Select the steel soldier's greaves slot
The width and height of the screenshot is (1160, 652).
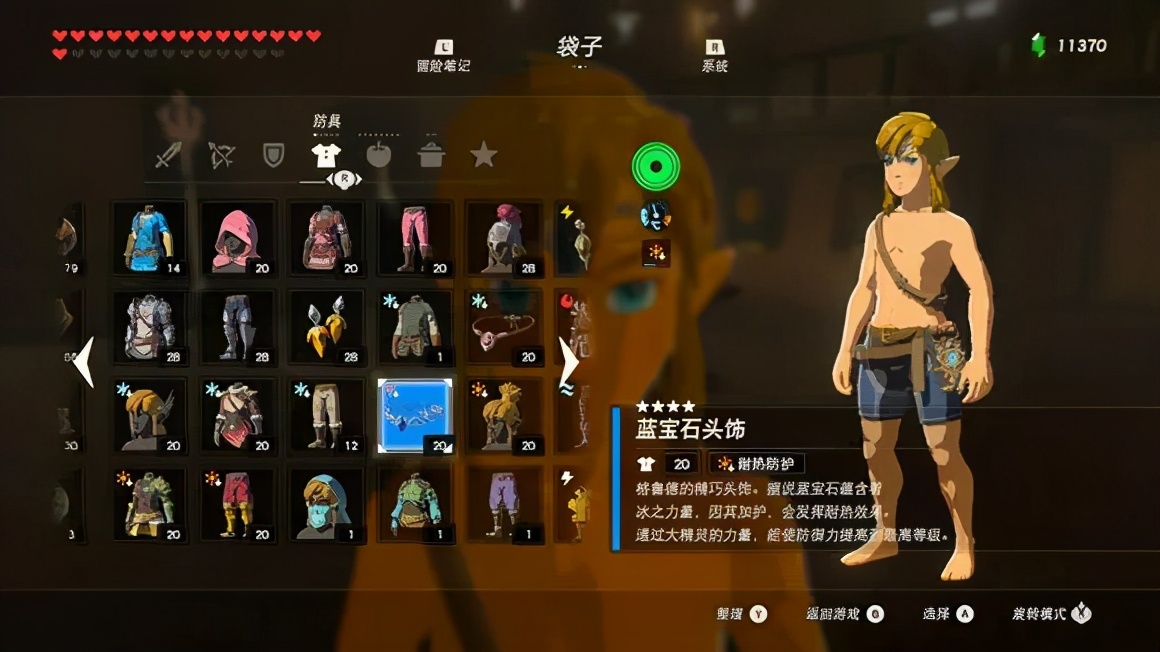click(x=237, y=326)
